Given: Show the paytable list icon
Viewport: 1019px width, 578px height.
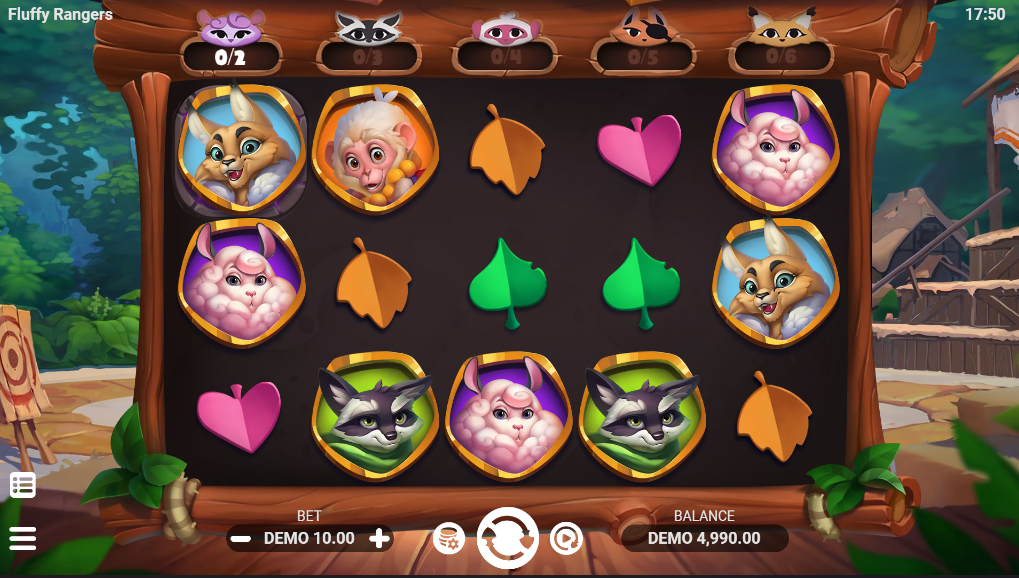Looking at the screenshot, I should coord(23,486).
